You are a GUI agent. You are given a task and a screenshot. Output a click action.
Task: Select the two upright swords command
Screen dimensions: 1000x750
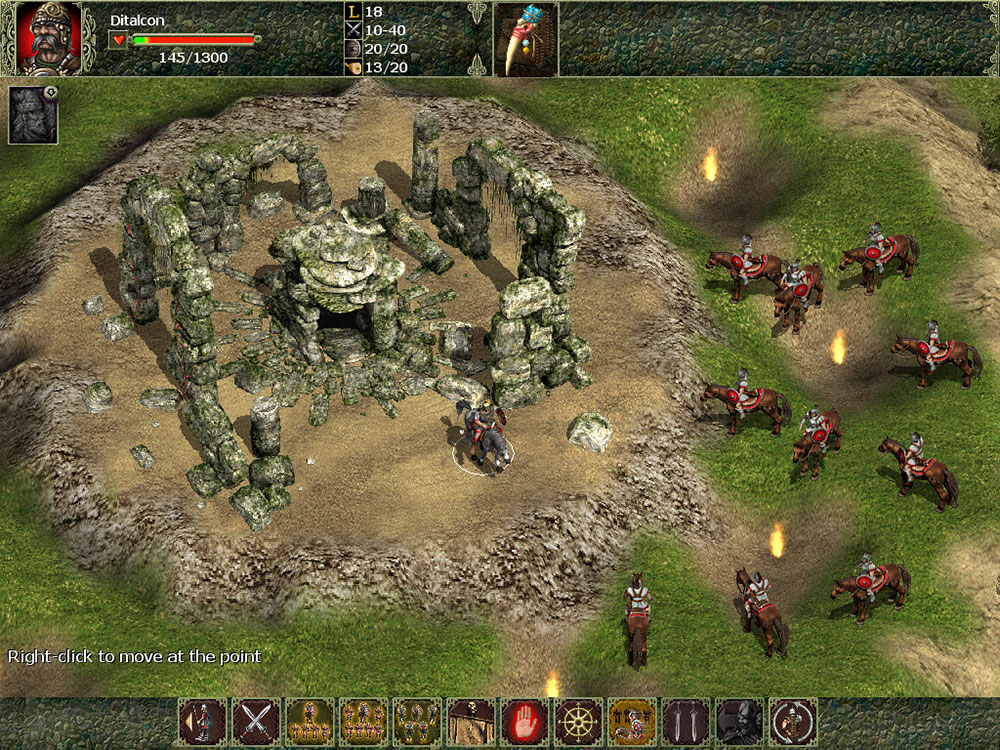pos(686,721)
